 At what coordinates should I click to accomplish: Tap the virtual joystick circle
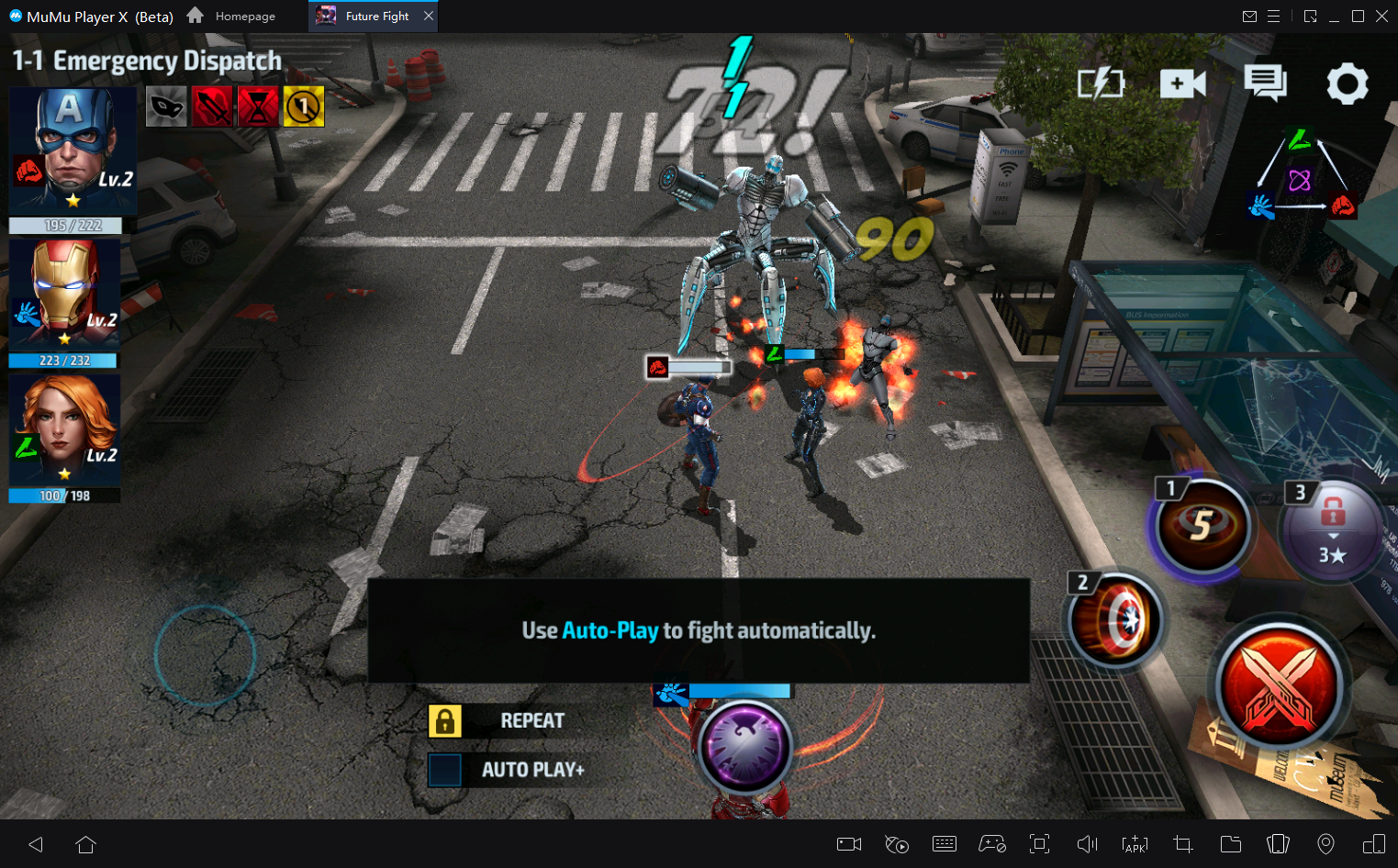pyautogui.click(x=205, y=655)
